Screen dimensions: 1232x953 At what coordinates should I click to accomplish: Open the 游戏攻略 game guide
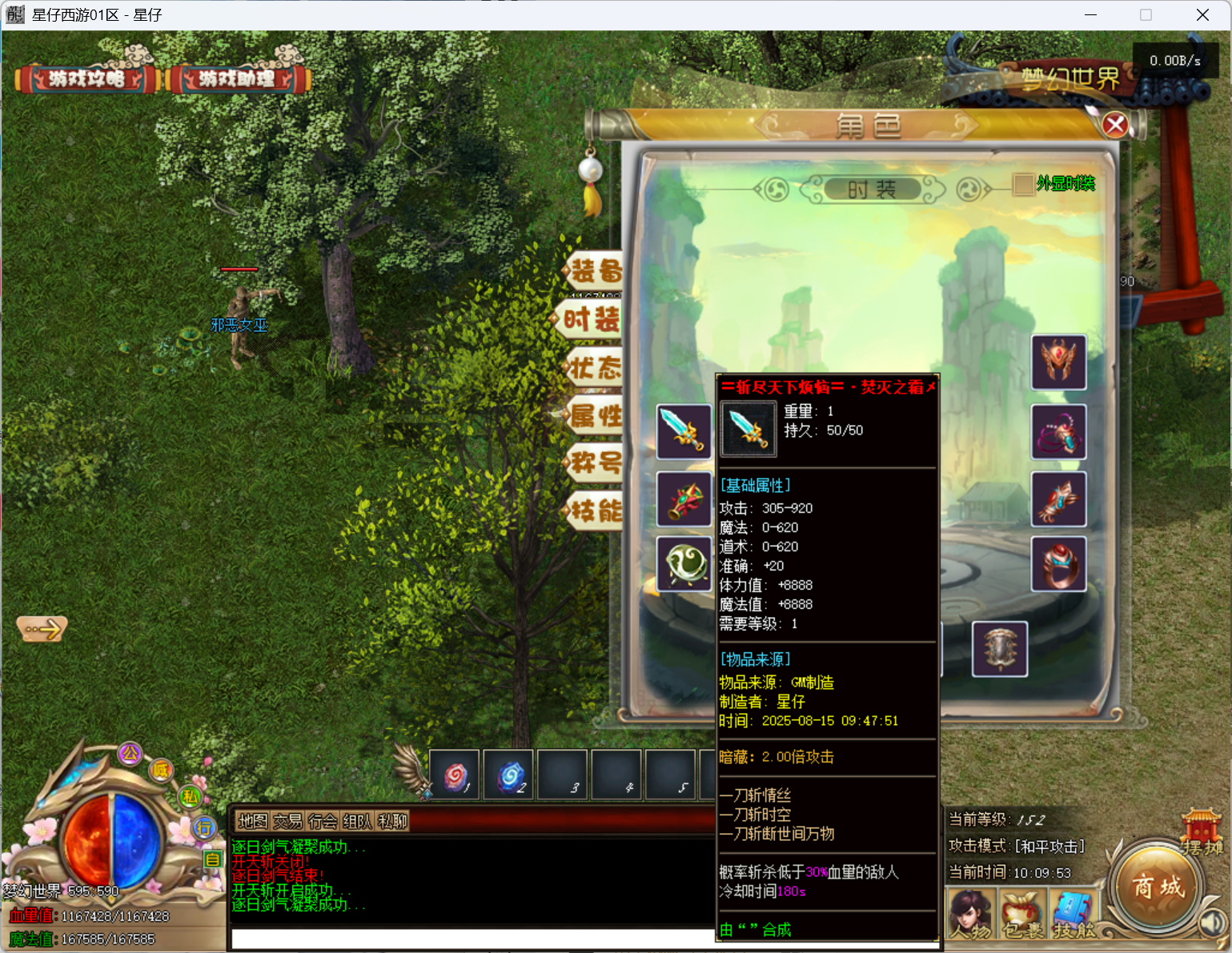pos(86,79)
